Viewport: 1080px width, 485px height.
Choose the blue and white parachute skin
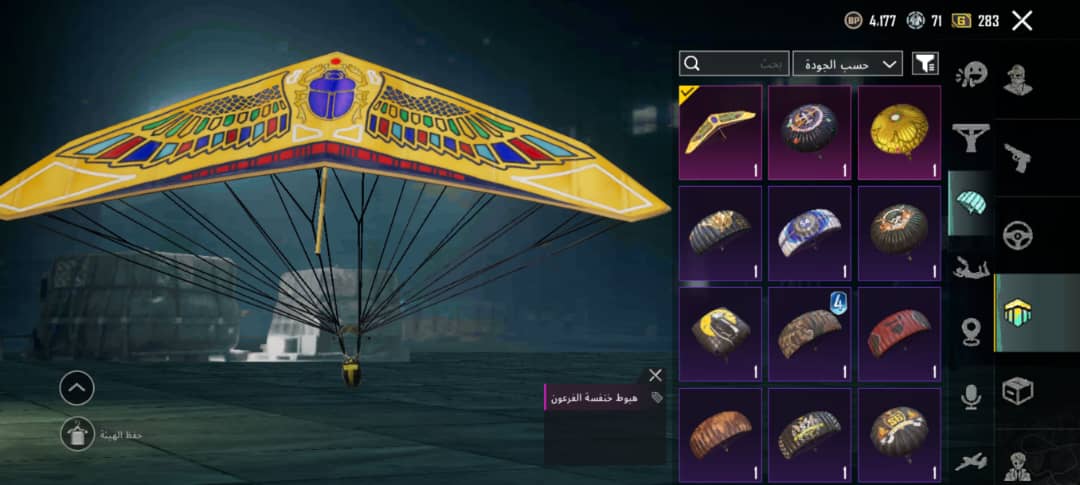click(810, 233)
